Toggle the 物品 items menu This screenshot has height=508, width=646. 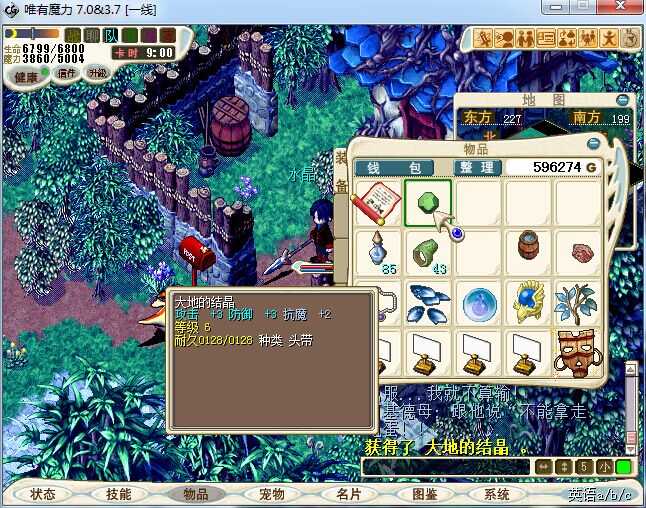196,494
